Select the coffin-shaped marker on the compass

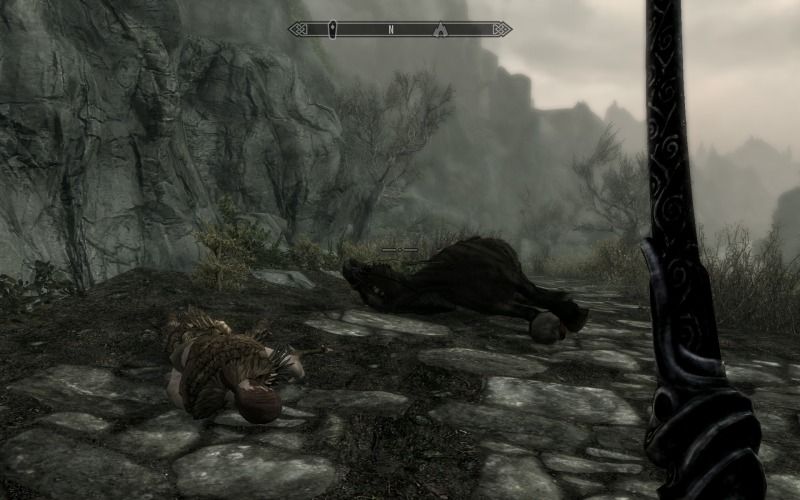click(x=334, y=30)
